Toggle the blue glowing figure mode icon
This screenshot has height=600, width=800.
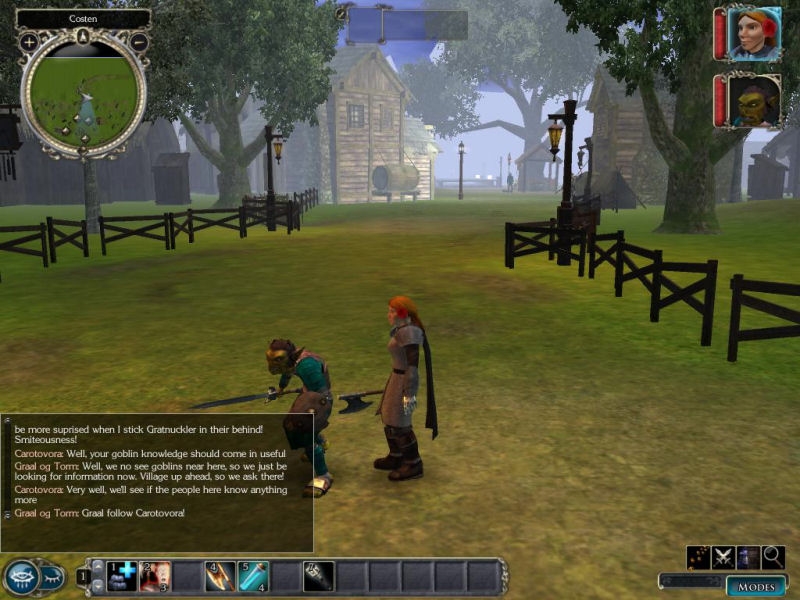coord(748,558)
